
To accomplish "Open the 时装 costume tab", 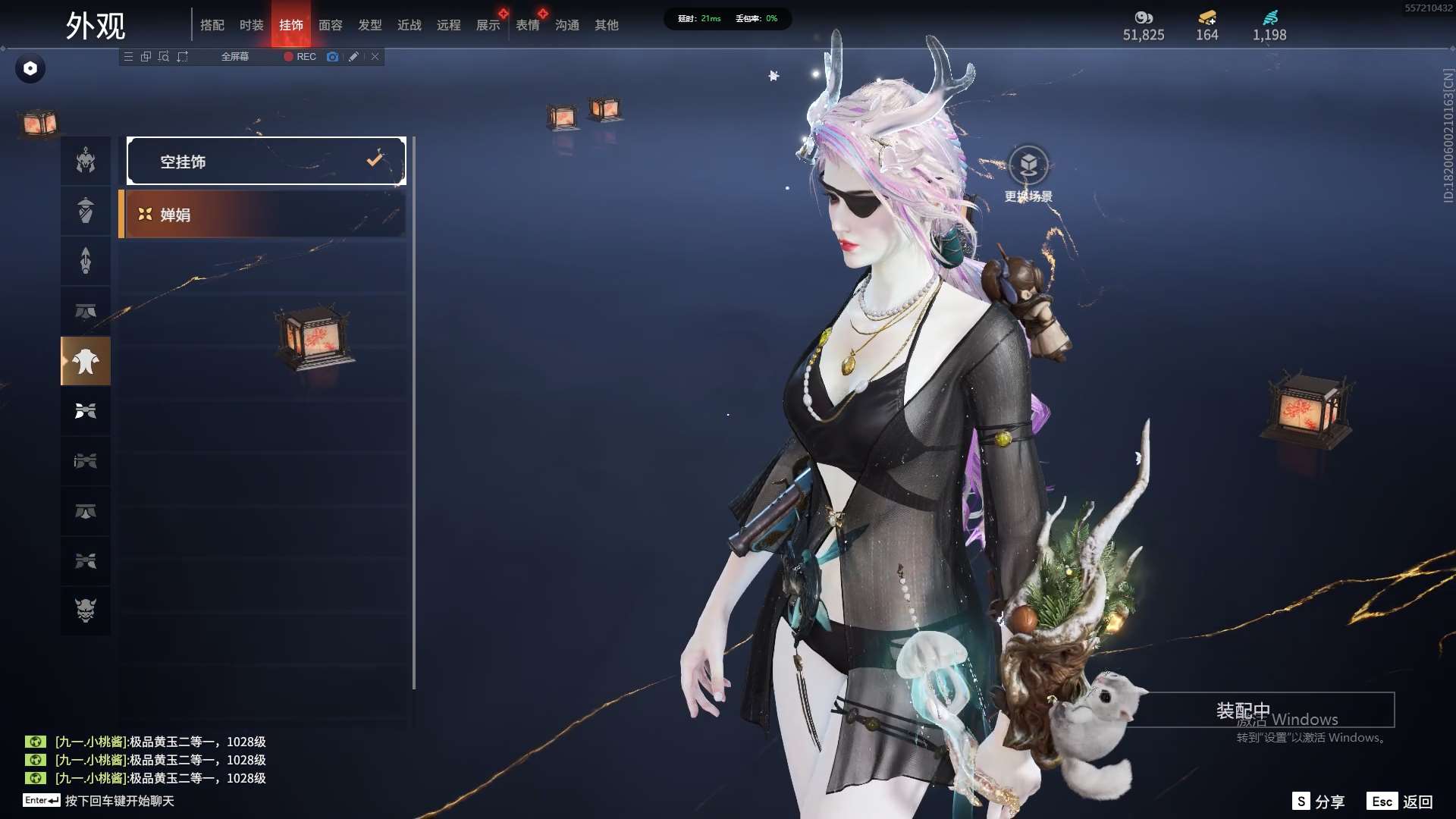I will click(252, 25).
